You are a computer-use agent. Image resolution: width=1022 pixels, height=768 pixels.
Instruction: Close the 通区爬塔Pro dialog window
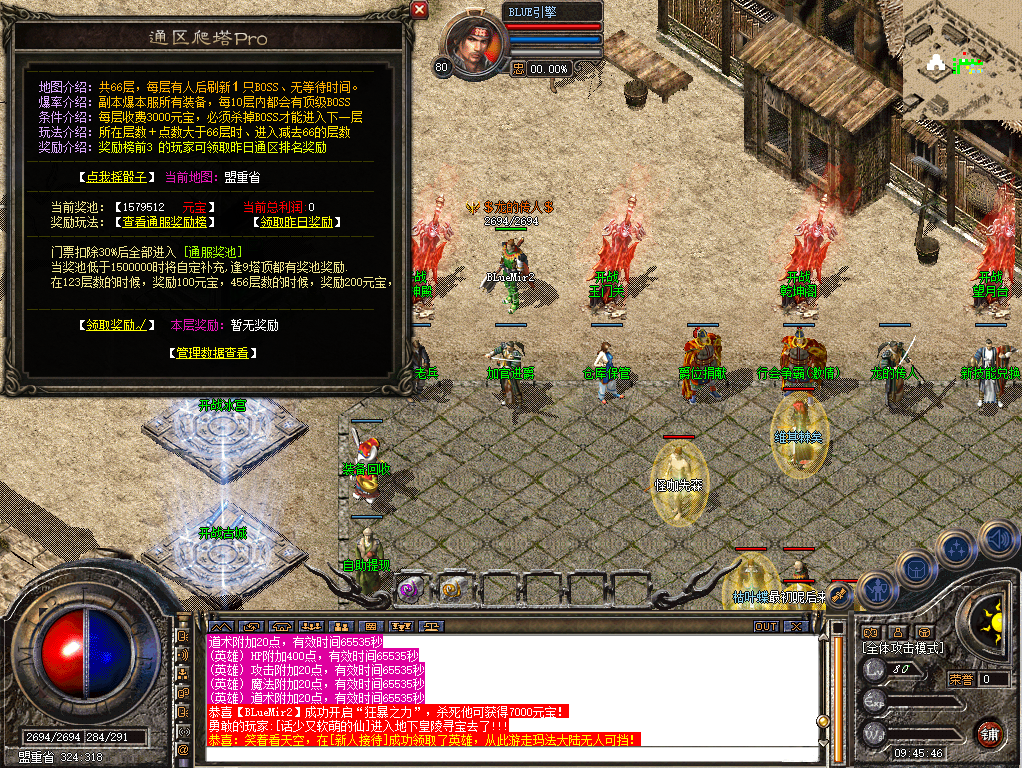coord(420,10)
